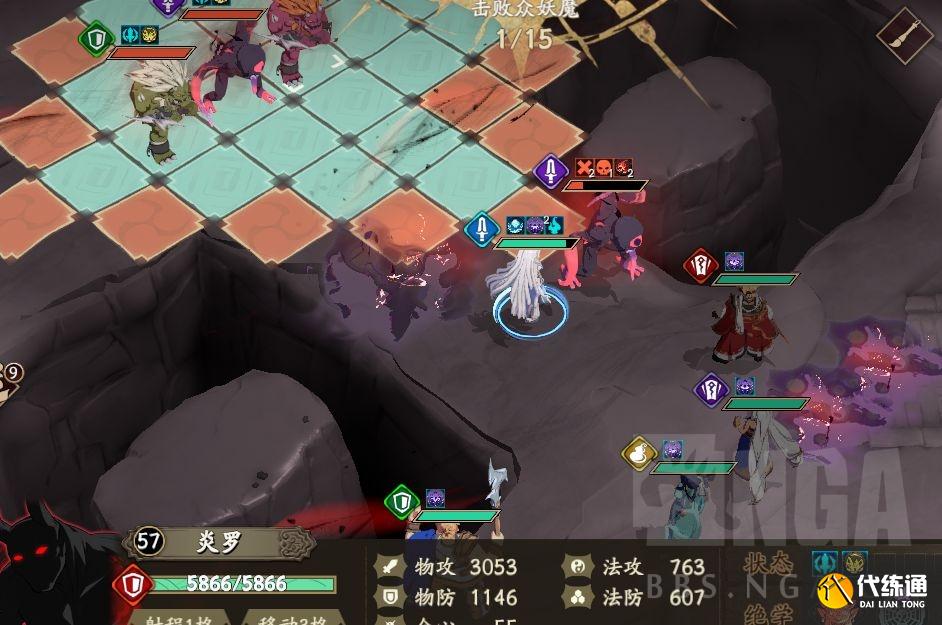Screen dimensions: 942x625
Task: Click the green shield badge above the white-maned beast
Action: (x=96, y=39)
